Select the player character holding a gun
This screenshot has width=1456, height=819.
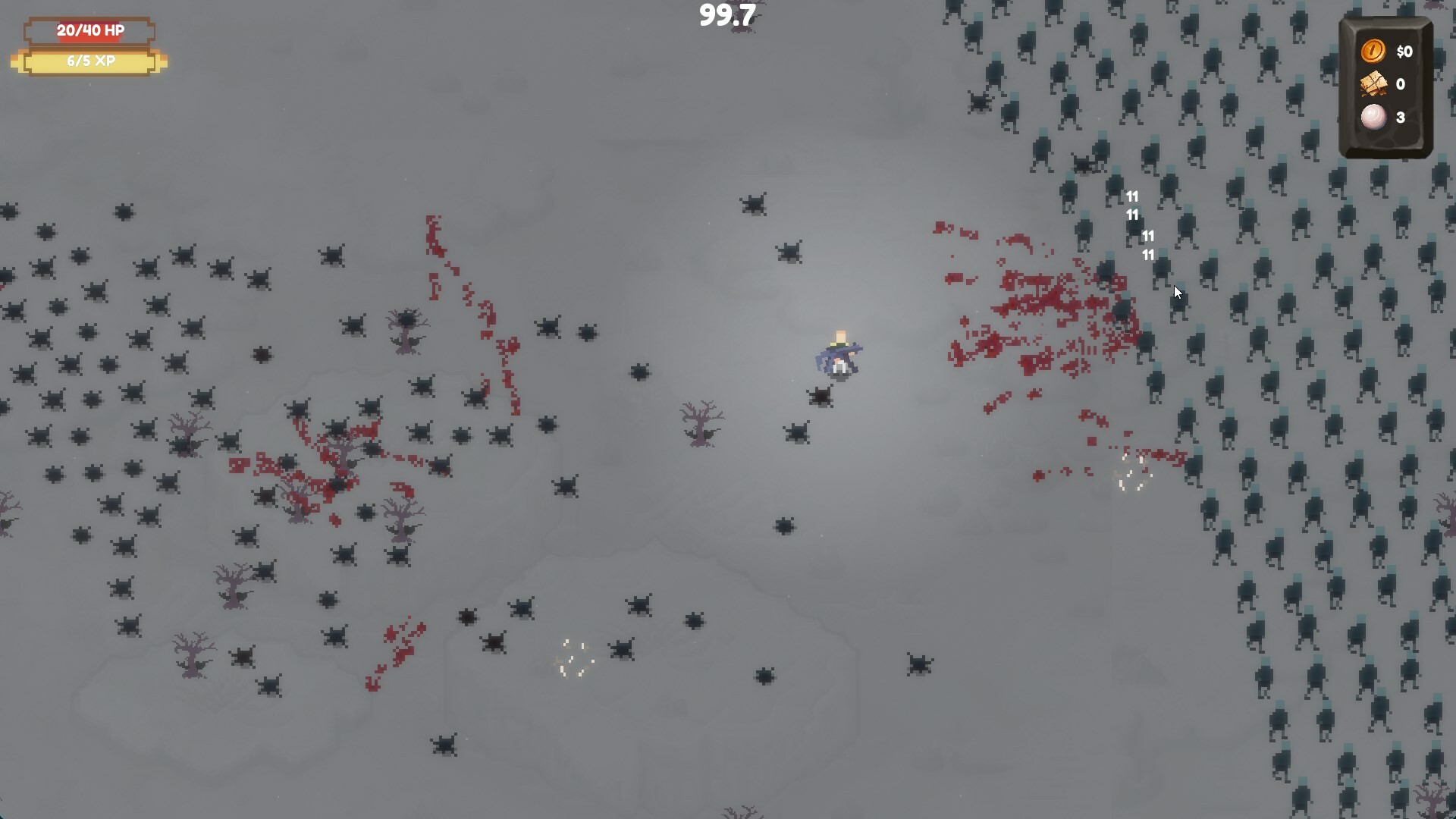(x=839, y=353)
